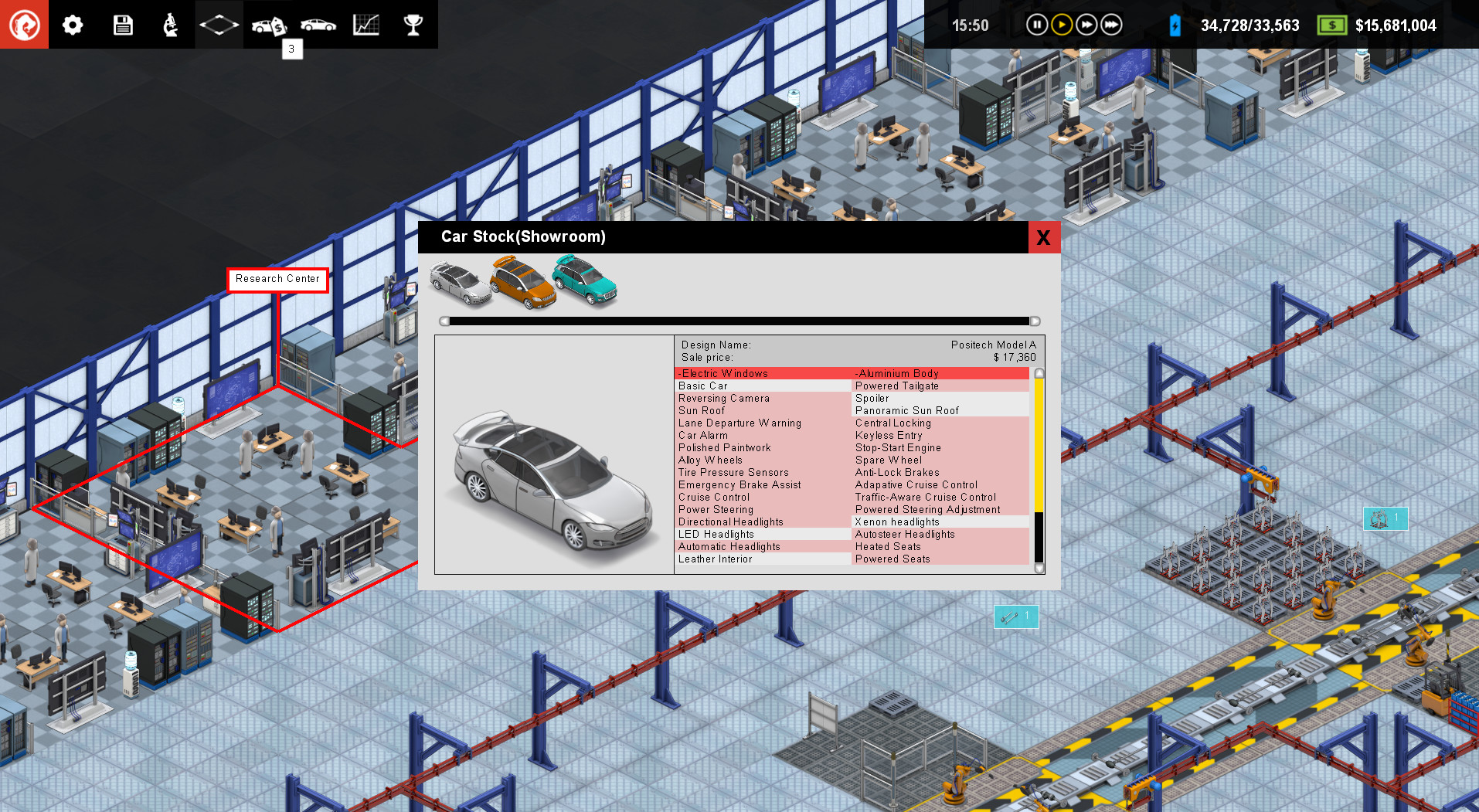View statistics via the graph chart icon
The height and width of the screenshot is (812, 1479).
point(365,24)
